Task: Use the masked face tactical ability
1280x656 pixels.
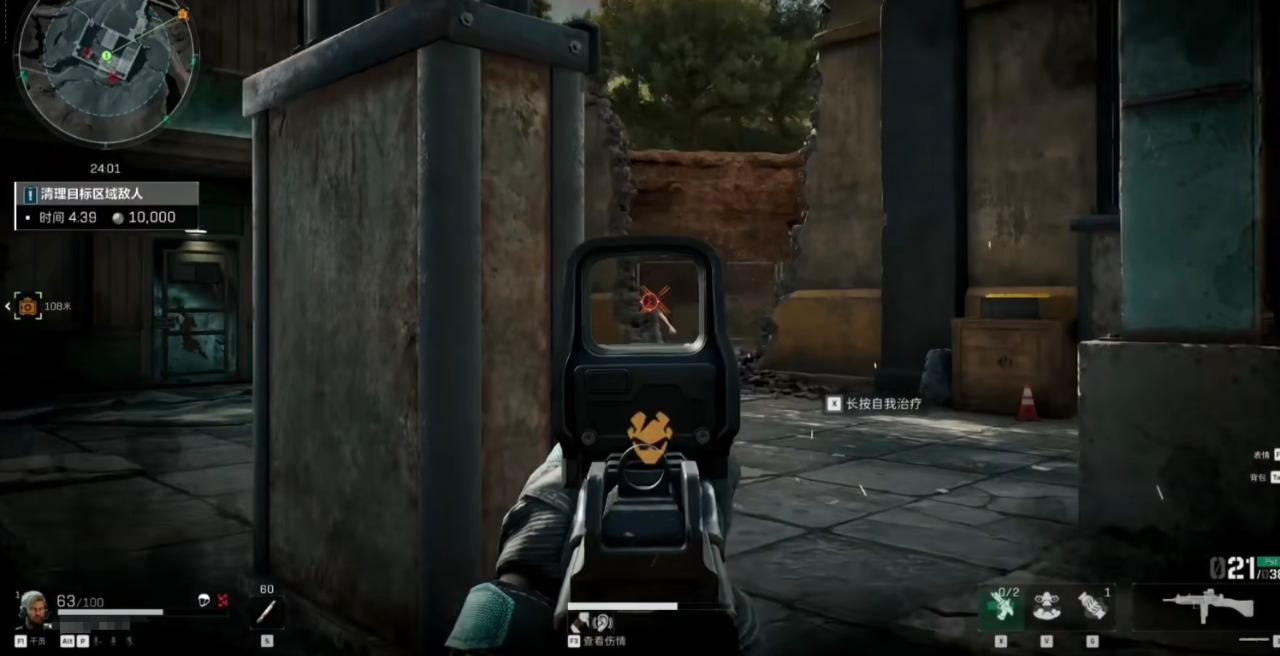Action: coord(1046,607)
